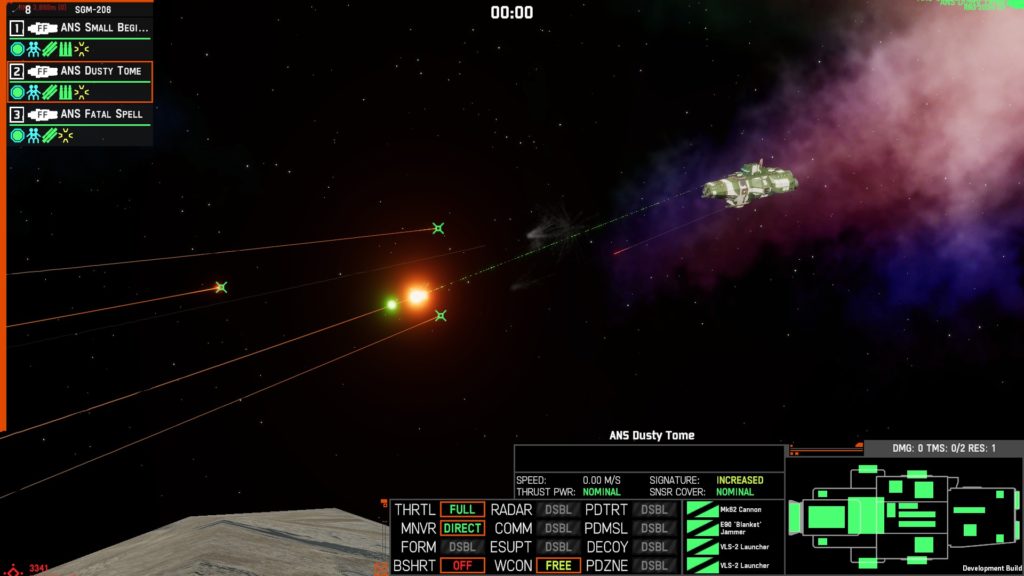The height and width of the screenshot is (576, 1024).
Task: Click the PDMSL DSBL button
Action: pos(654,528)
